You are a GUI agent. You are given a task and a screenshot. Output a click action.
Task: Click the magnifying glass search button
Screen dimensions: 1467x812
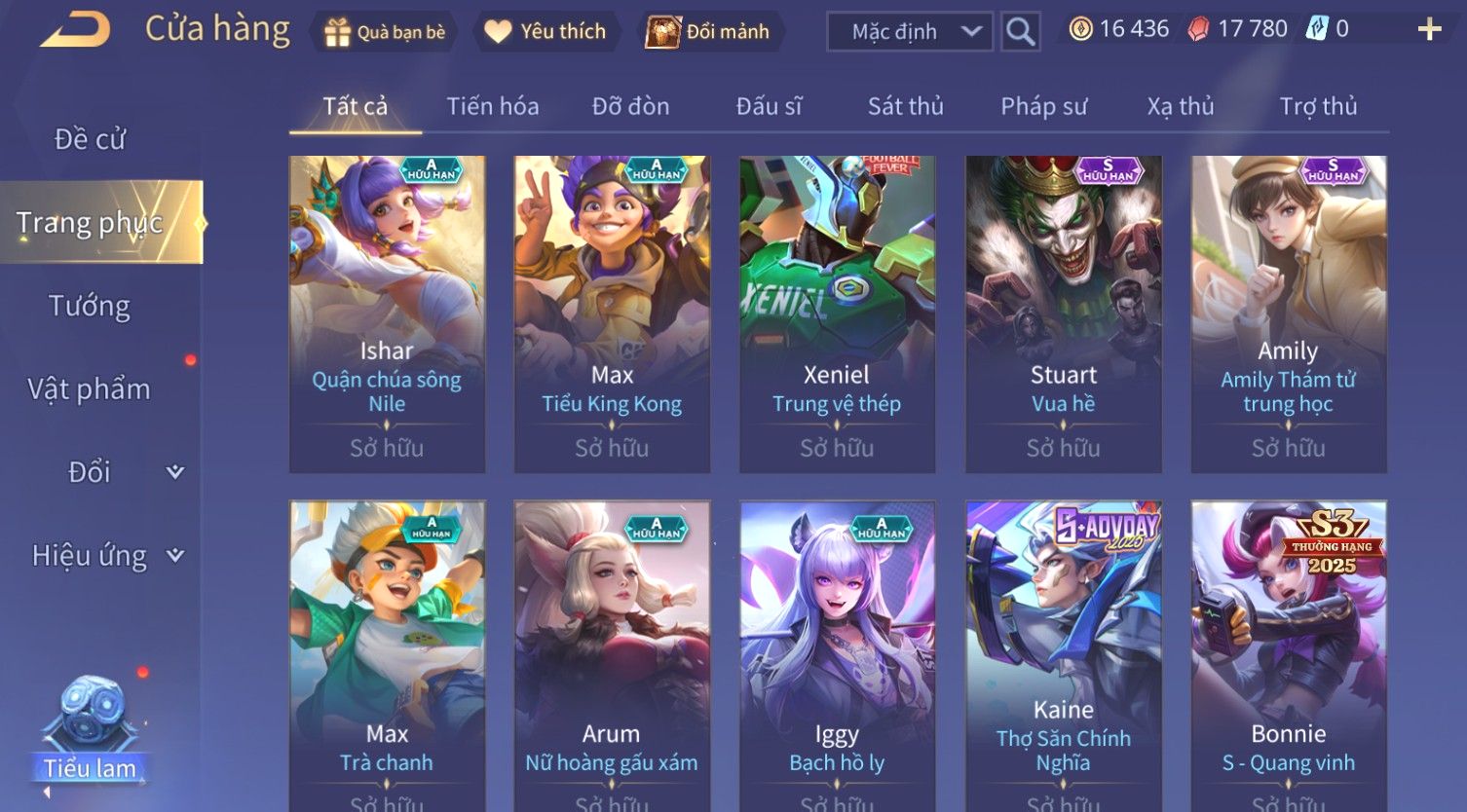point(1020,32)
